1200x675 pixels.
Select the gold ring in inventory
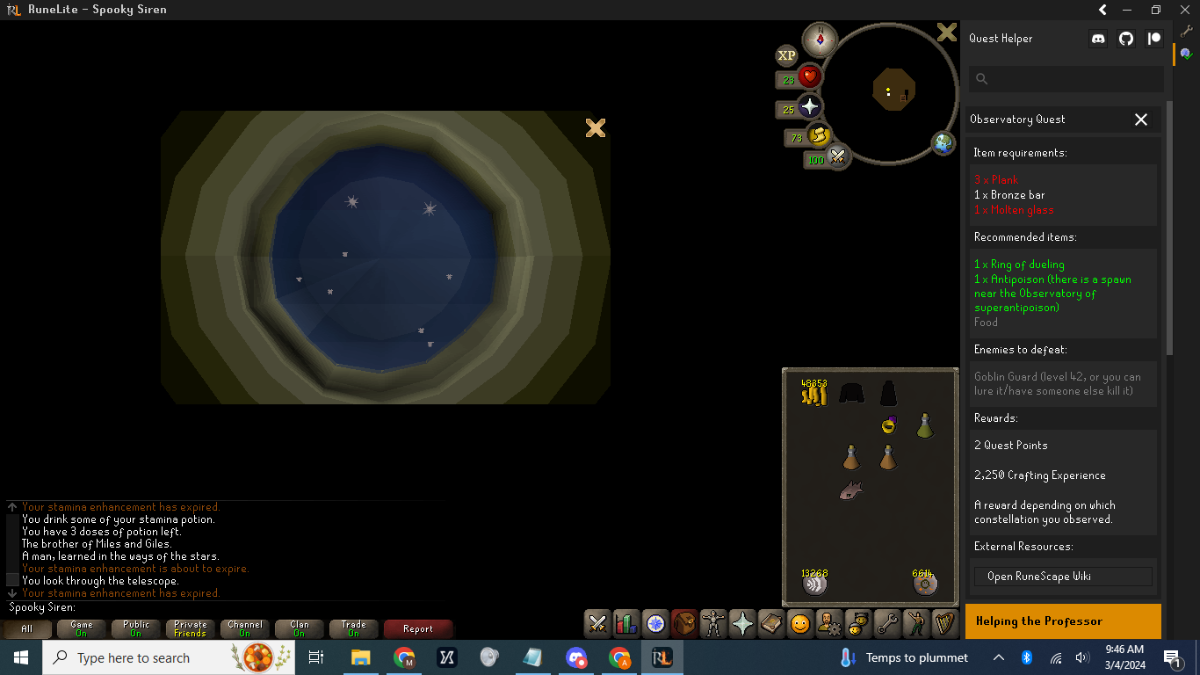[888, 425]
